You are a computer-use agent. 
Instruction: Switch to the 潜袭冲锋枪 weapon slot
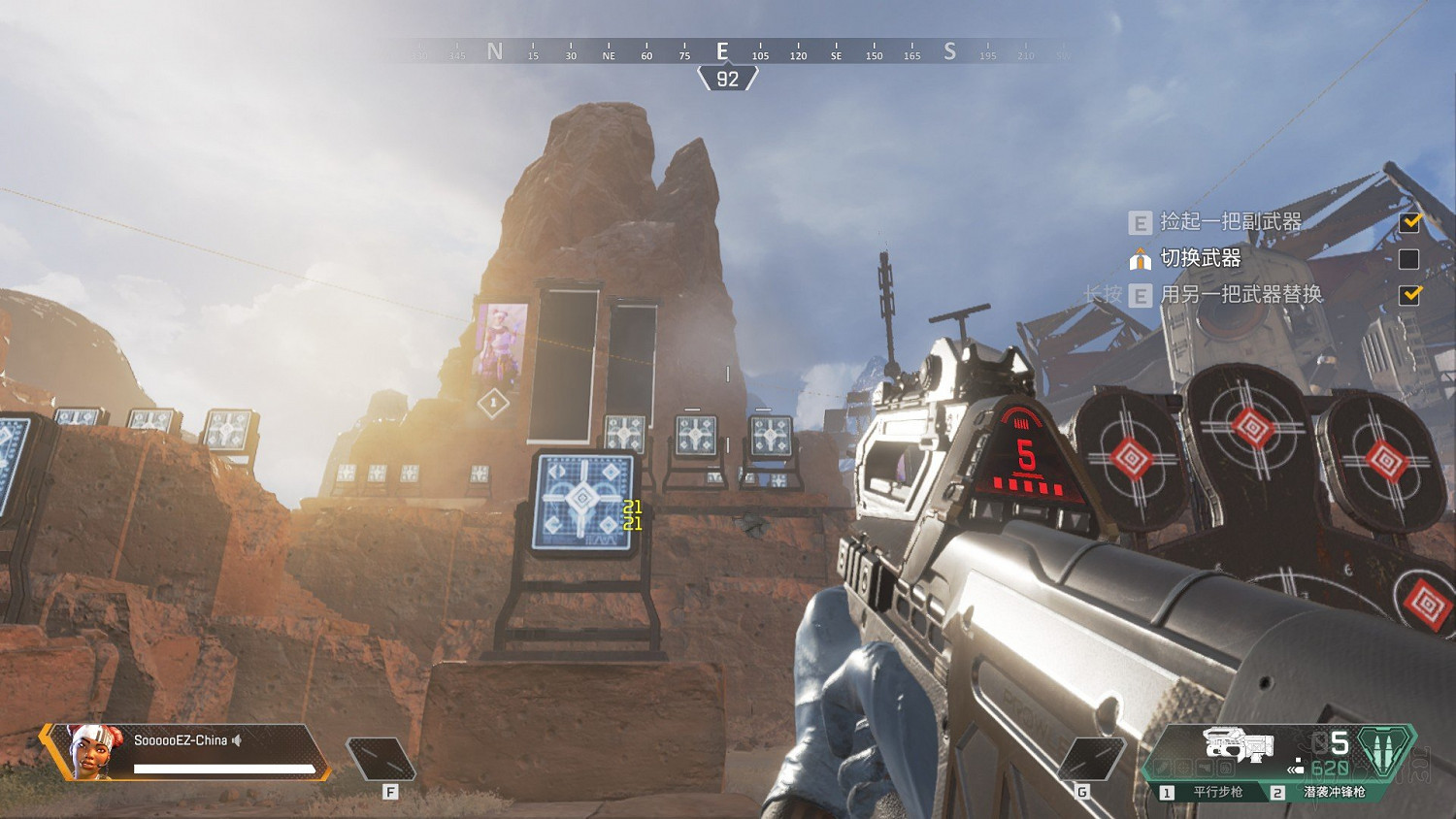click(x=1333, y=792)
